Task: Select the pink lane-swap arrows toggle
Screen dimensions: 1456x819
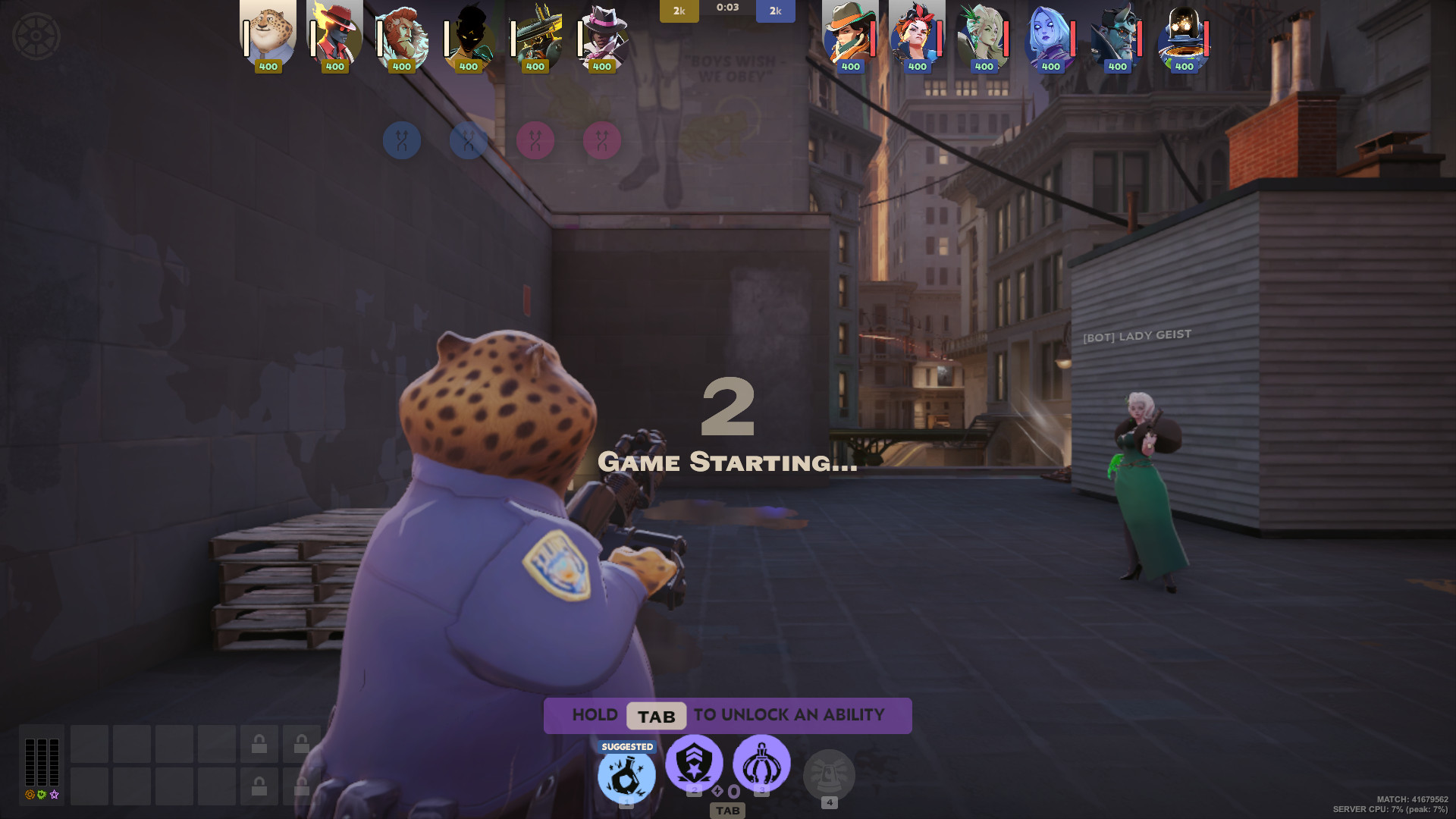Action: click(537, 140)
